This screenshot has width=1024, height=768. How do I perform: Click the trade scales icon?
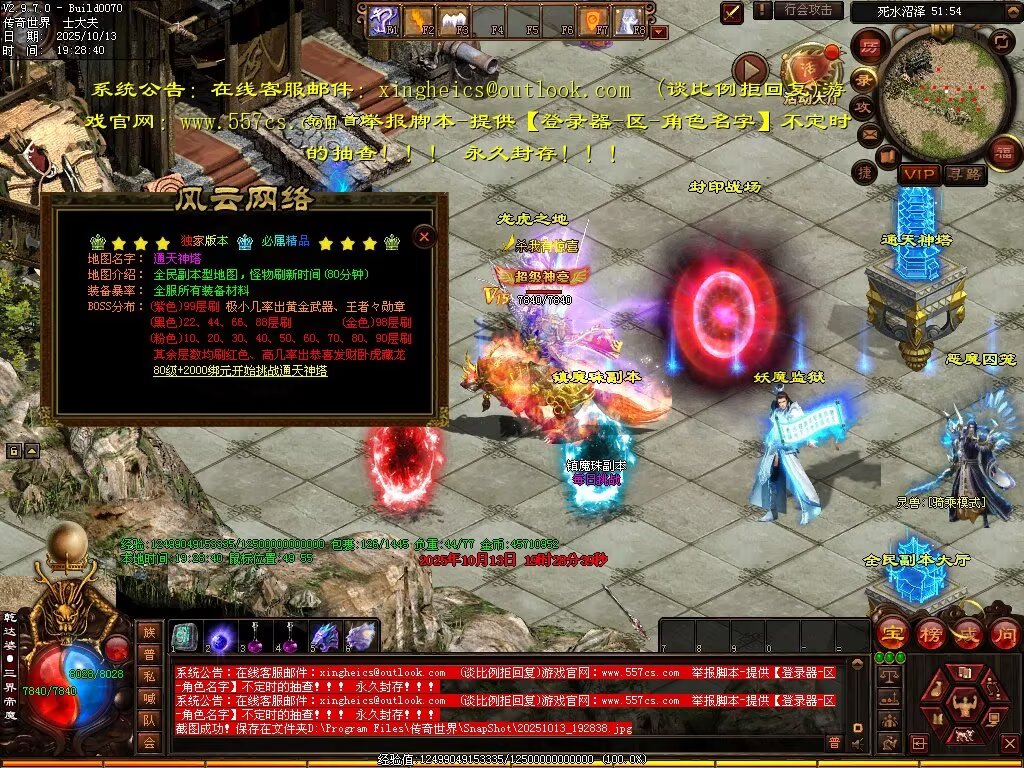887,677
